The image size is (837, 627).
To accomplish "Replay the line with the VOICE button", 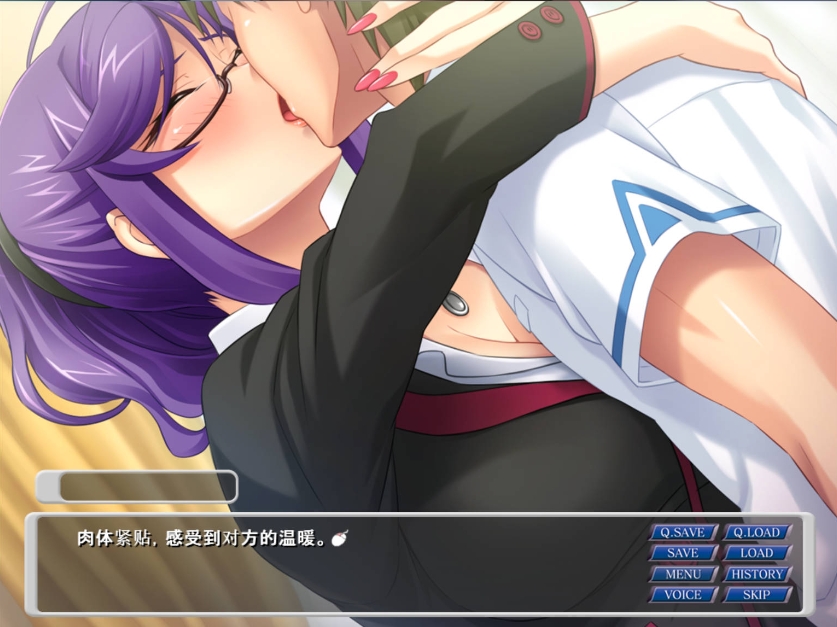I will tap(683, 595).
